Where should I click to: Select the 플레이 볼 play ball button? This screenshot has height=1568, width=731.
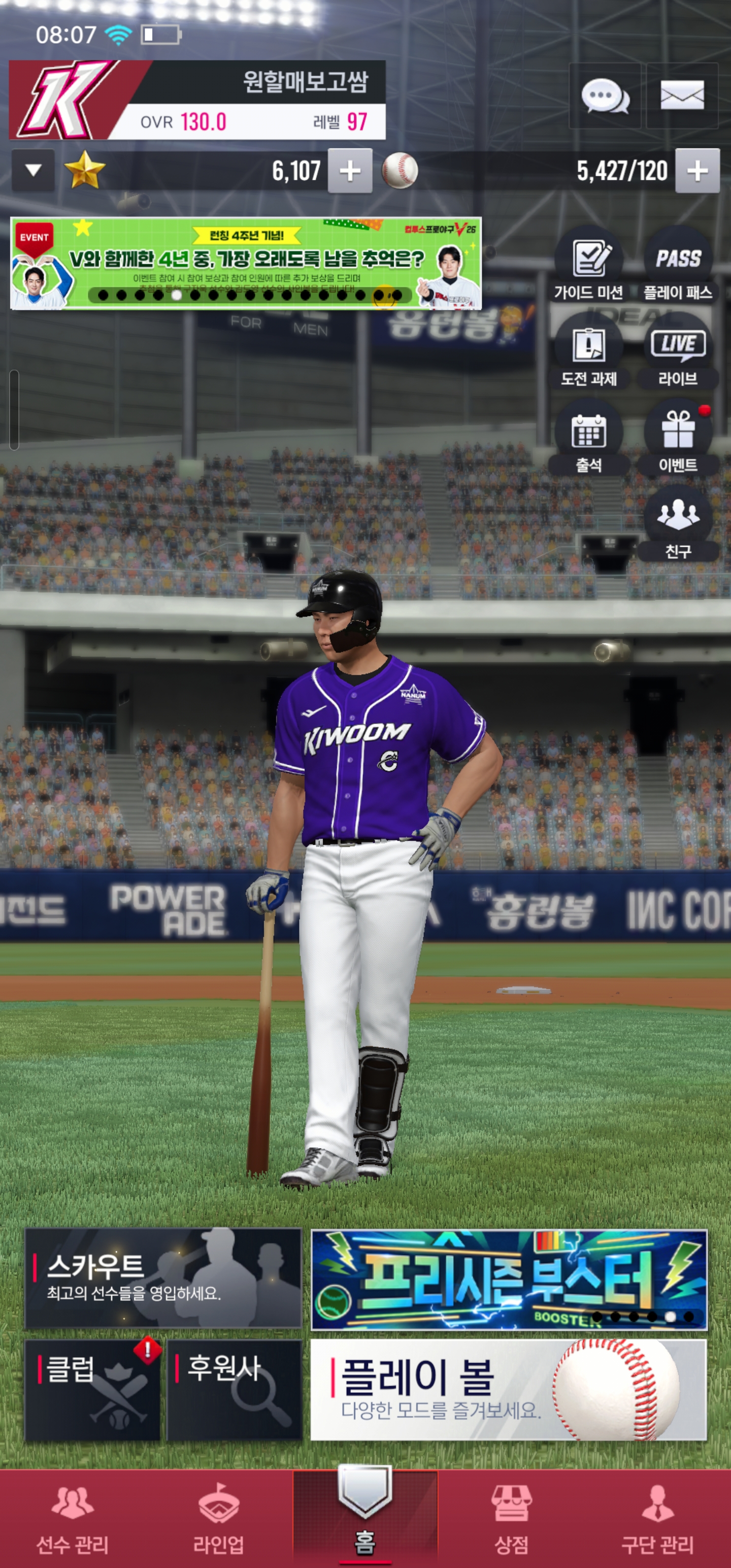[508, 1390]
